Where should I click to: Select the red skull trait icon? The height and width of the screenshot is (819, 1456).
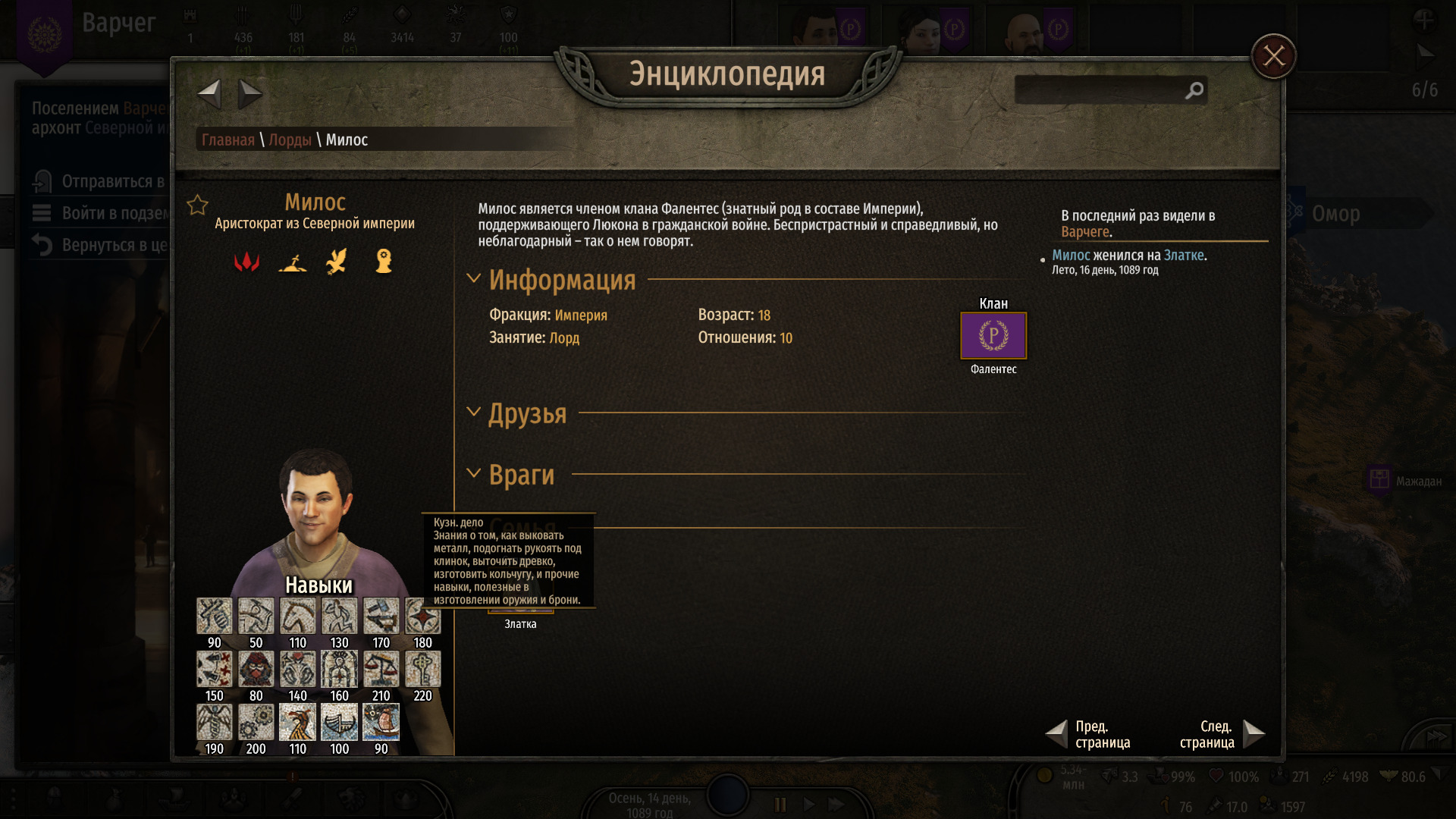pyautogui.click(x=246, y=262)
